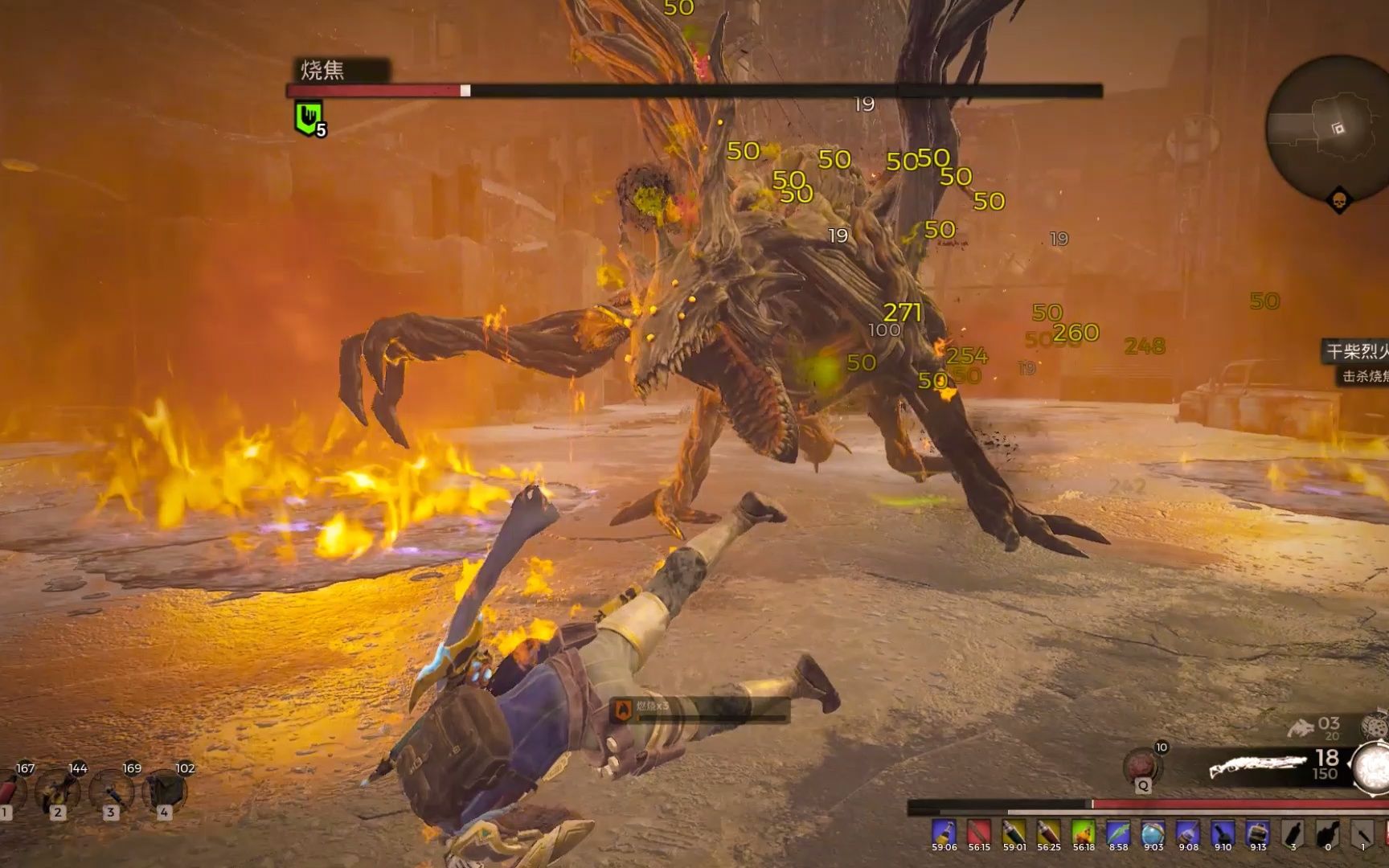Image resolution: width=1389 pixels, height=868 pixels.
Task: Open the 干柴烈火 quest tracker
Action: 1358,351
